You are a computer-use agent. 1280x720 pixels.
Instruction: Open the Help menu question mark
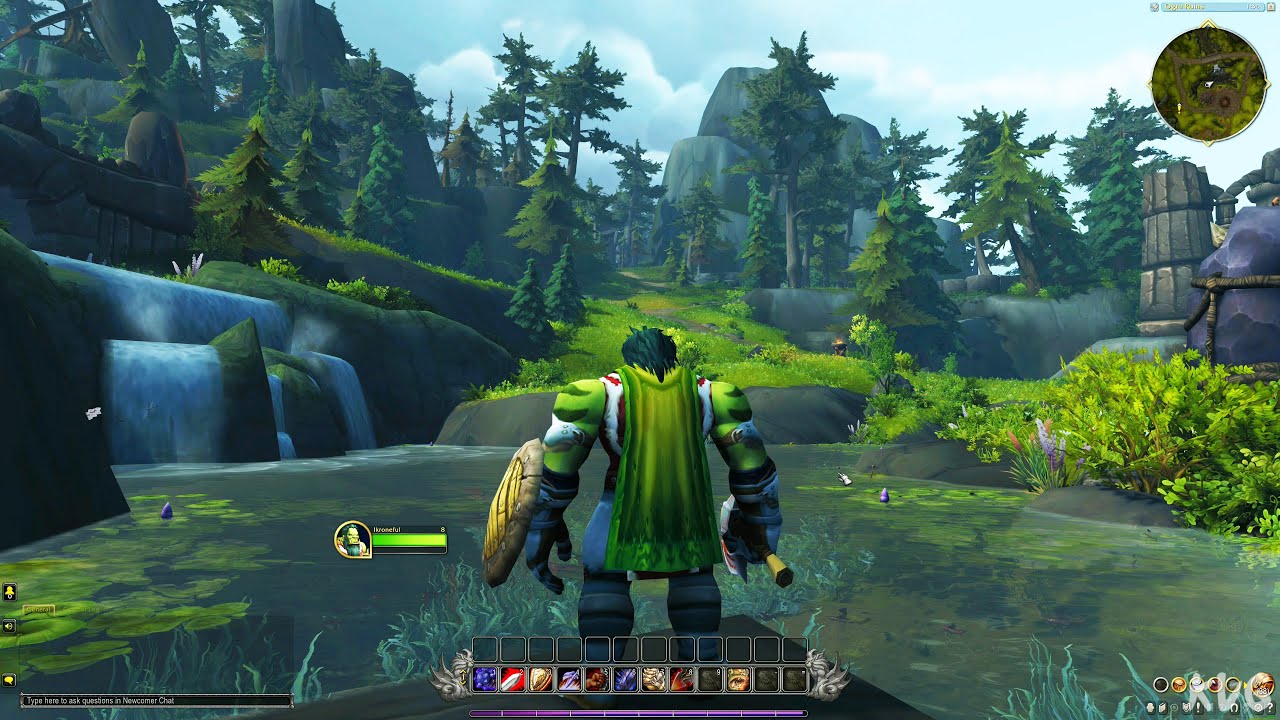[1270, 707]
